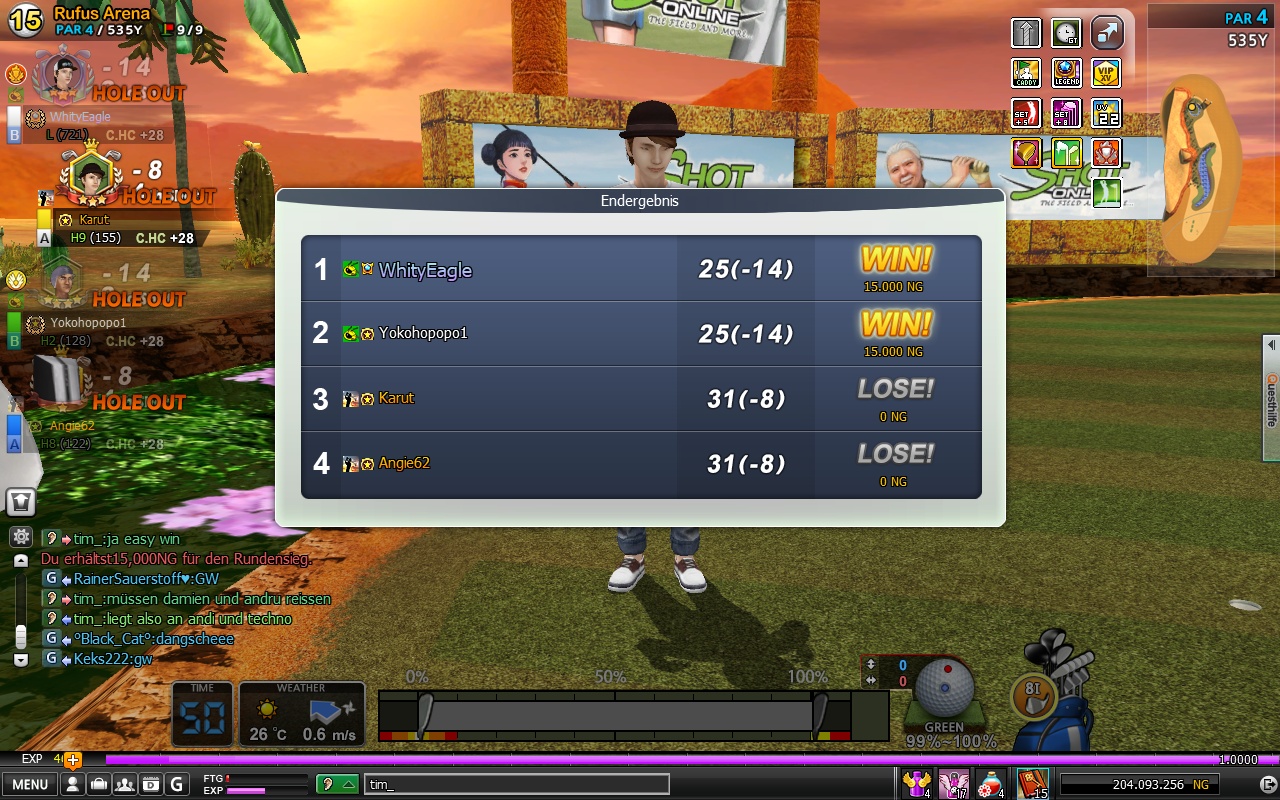Open the character profile icon
This screenshot has width=1280, height=800.
pos(72,785)
